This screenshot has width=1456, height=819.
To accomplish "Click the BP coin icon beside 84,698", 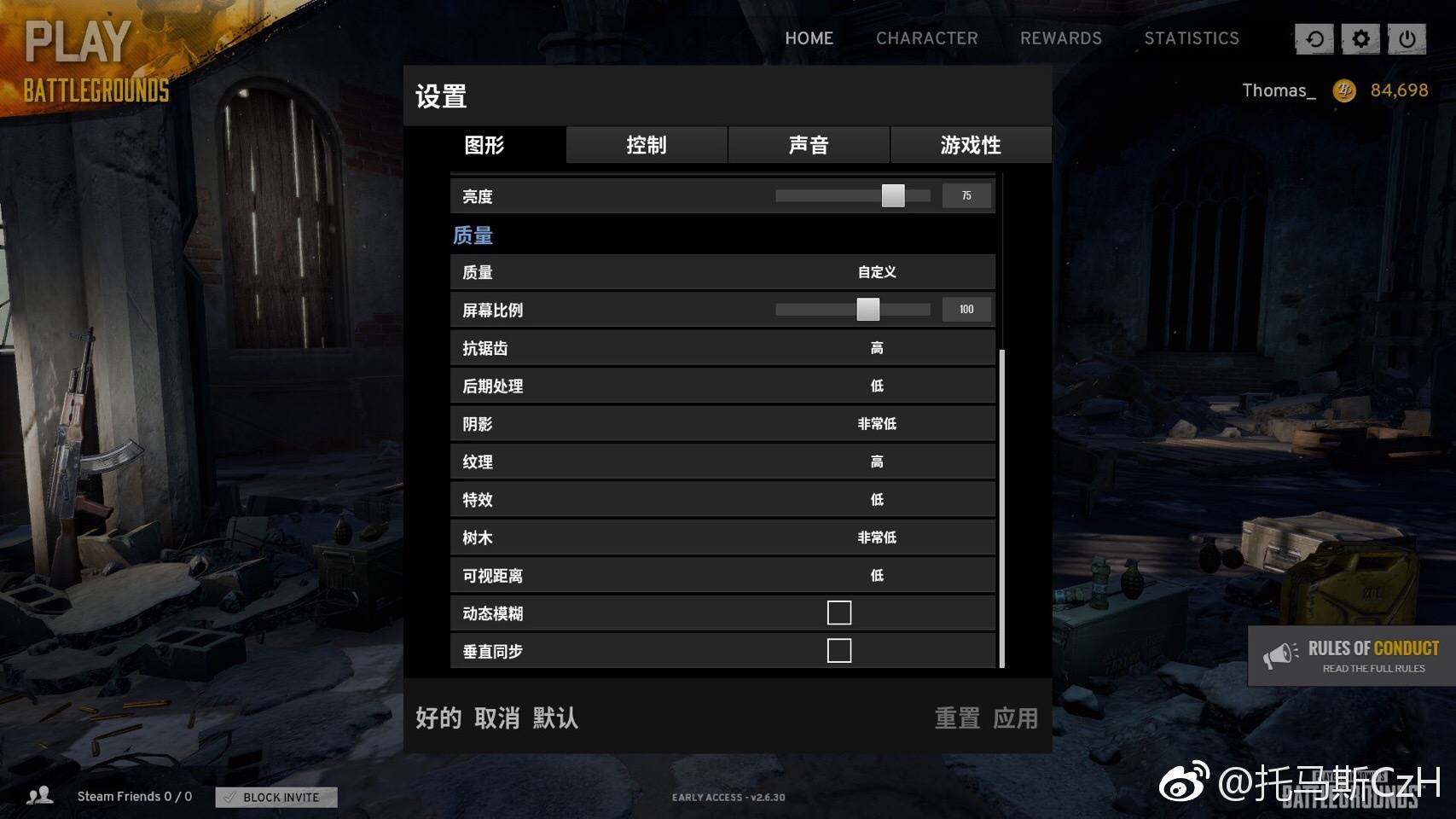I will coord(1345,90).
